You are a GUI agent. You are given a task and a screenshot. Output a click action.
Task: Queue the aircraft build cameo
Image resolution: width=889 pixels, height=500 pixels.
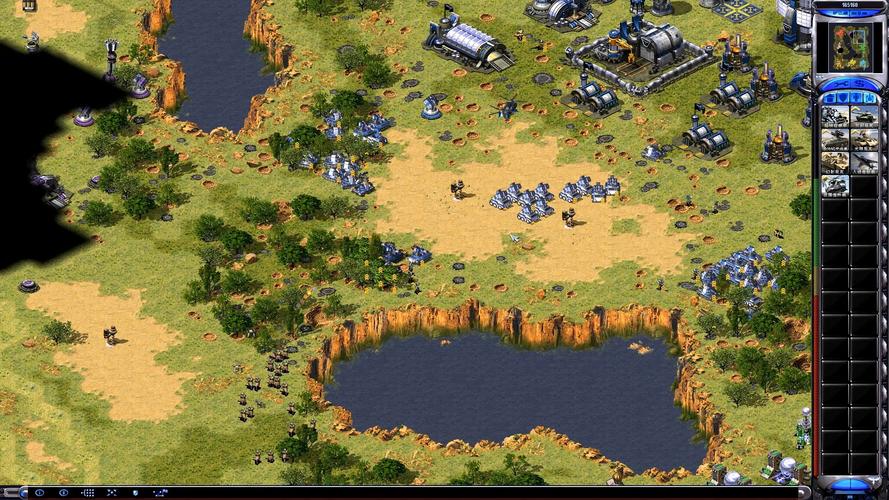click(864, 162)
